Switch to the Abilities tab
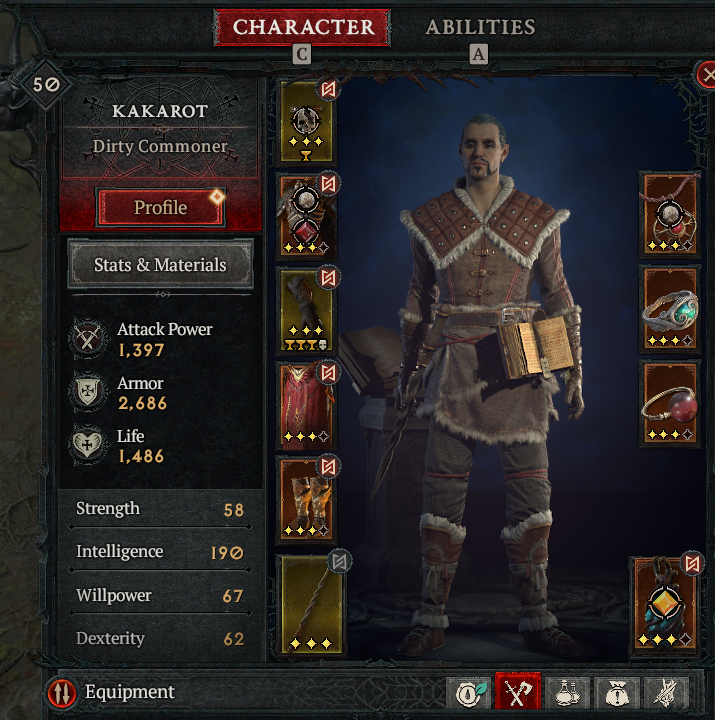The image size is (715, 720). [x=480, y=27]
